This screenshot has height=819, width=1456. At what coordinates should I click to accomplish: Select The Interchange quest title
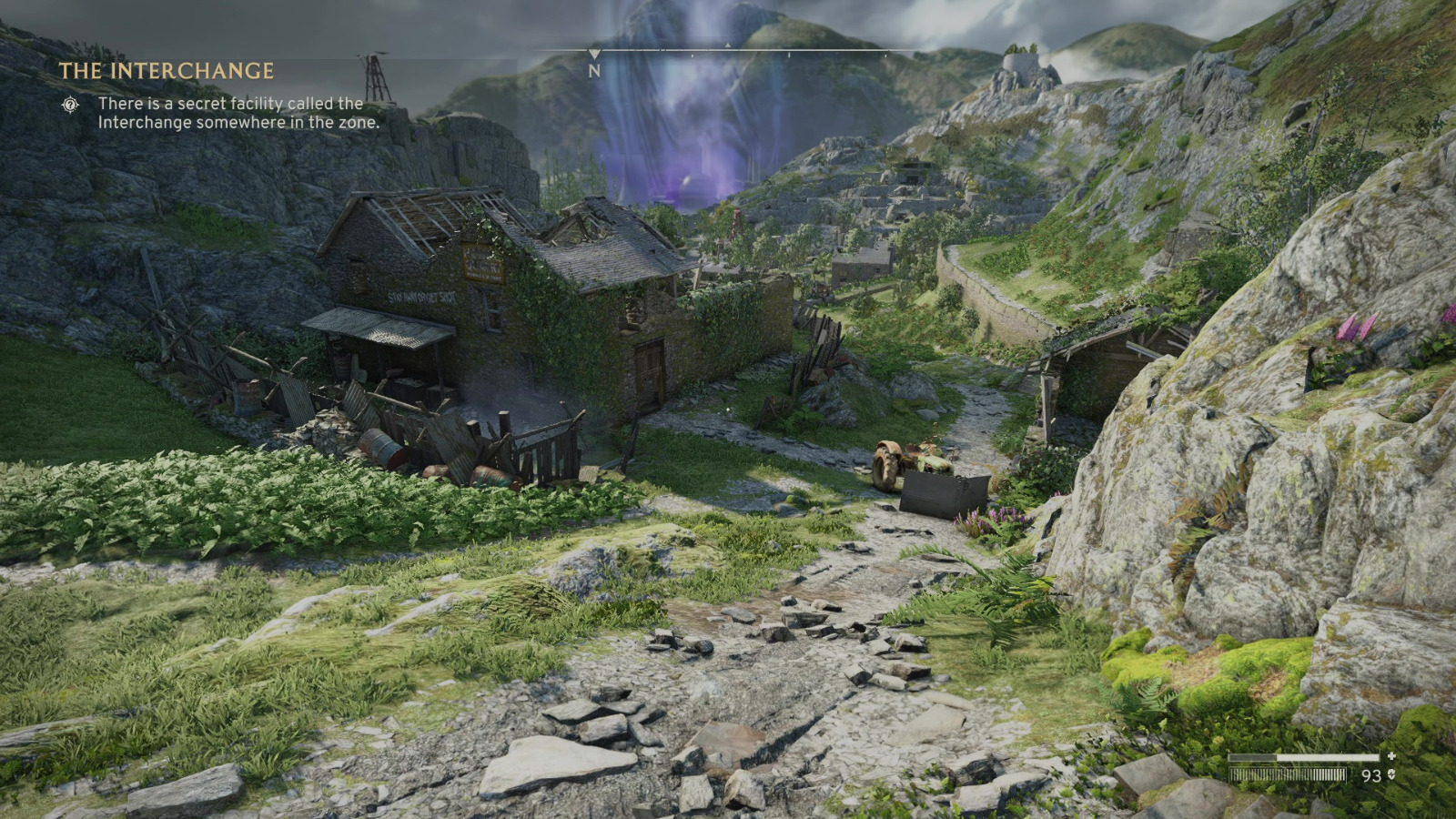tap(167, 71)
